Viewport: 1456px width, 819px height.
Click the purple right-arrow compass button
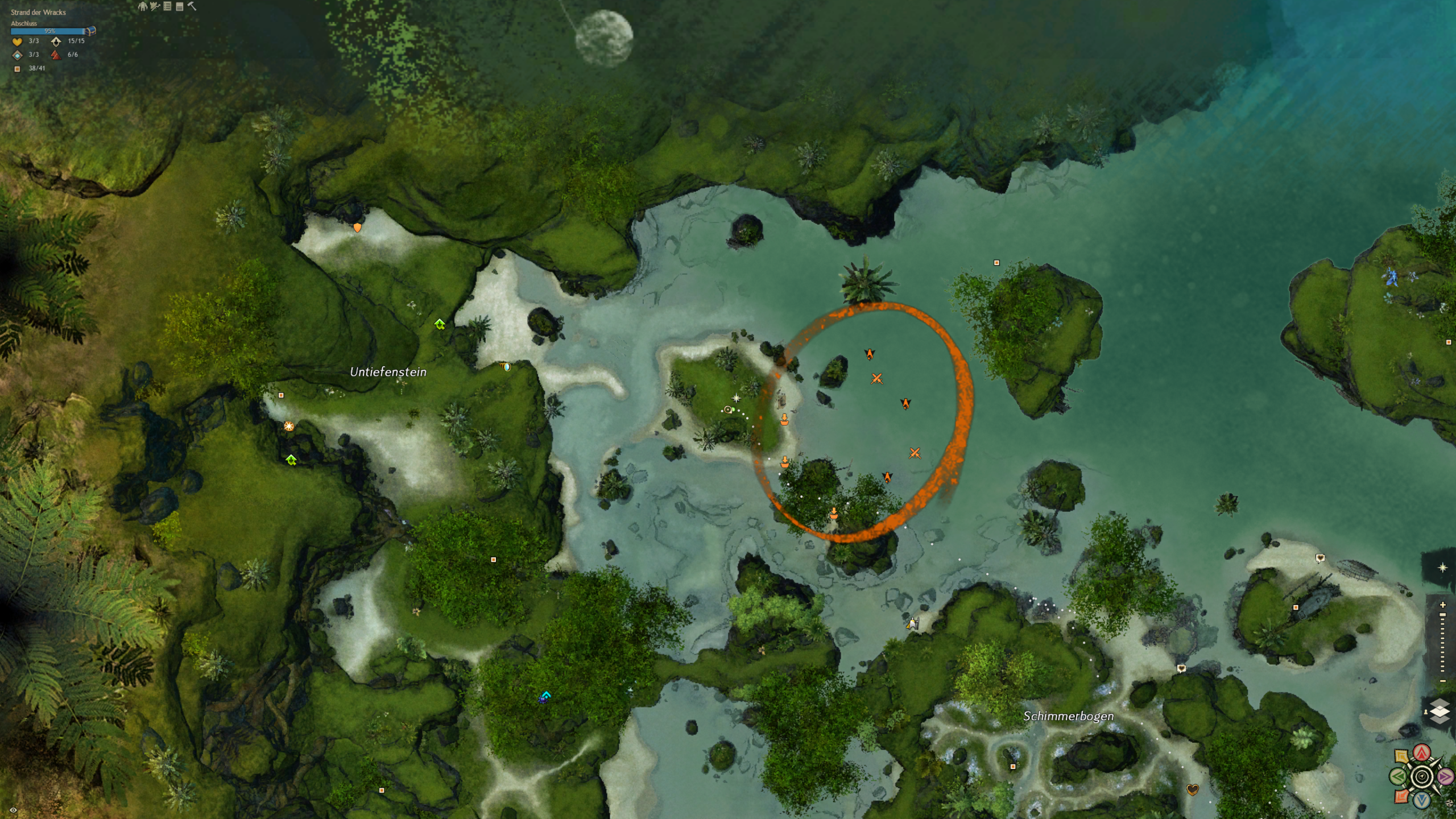coord(1445,776)
